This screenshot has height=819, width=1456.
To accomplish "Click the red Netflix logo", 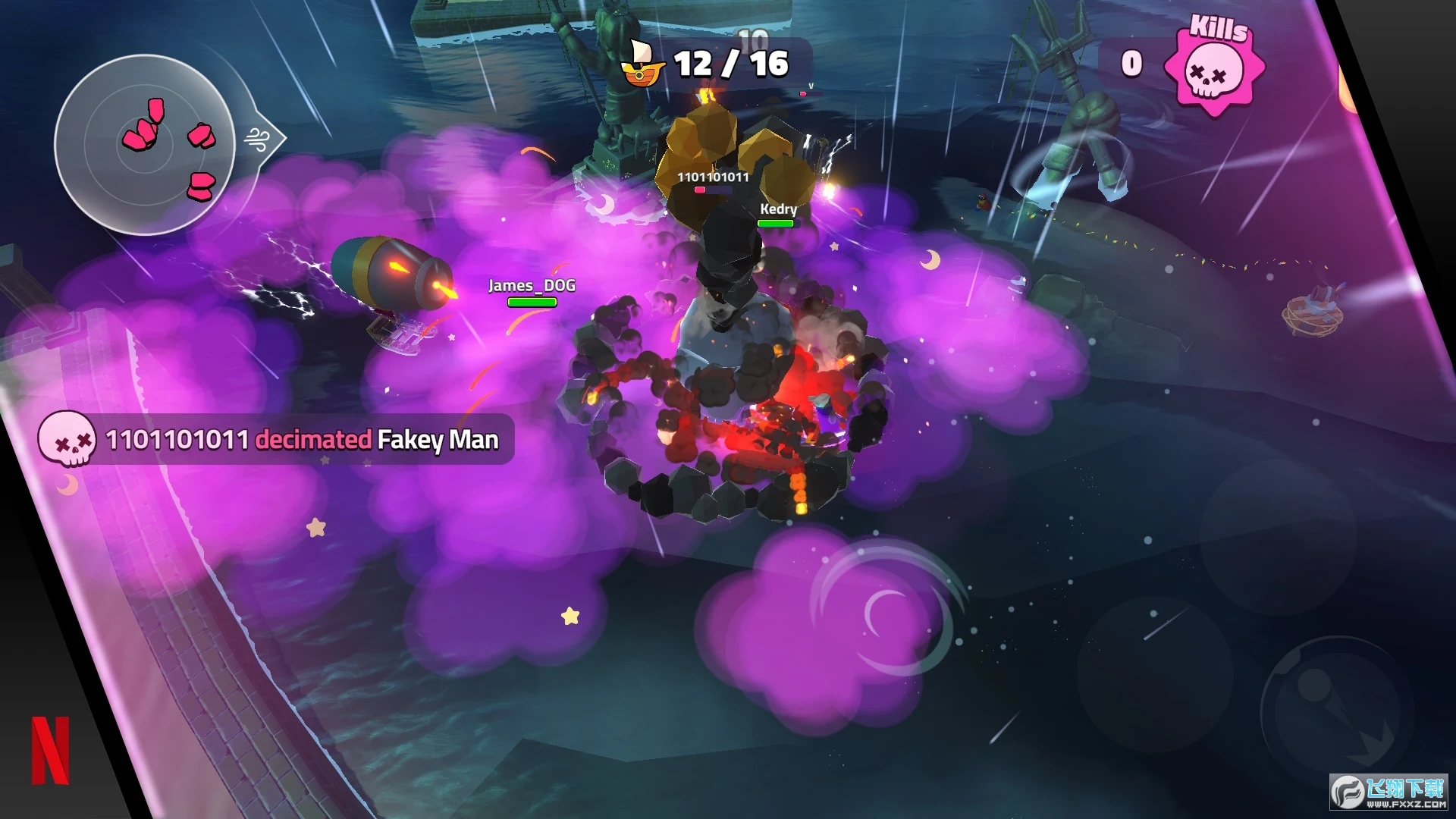I will [x=51, y=750].
